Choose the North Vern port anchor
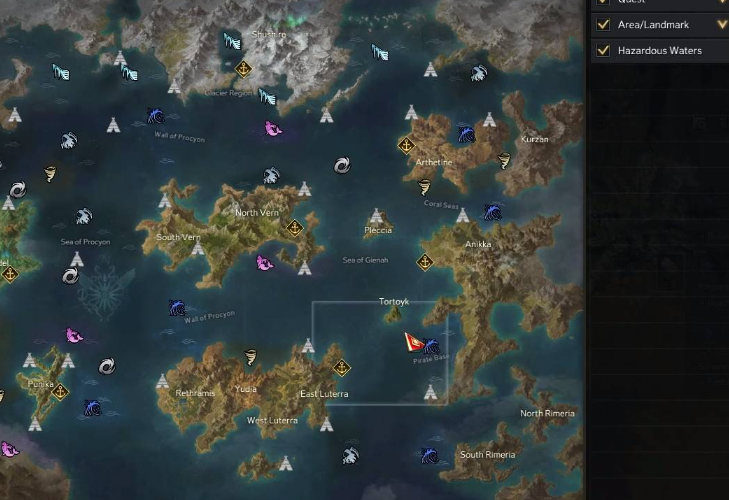The width and height of the screenshot is (729, 500). pos(294,227)
